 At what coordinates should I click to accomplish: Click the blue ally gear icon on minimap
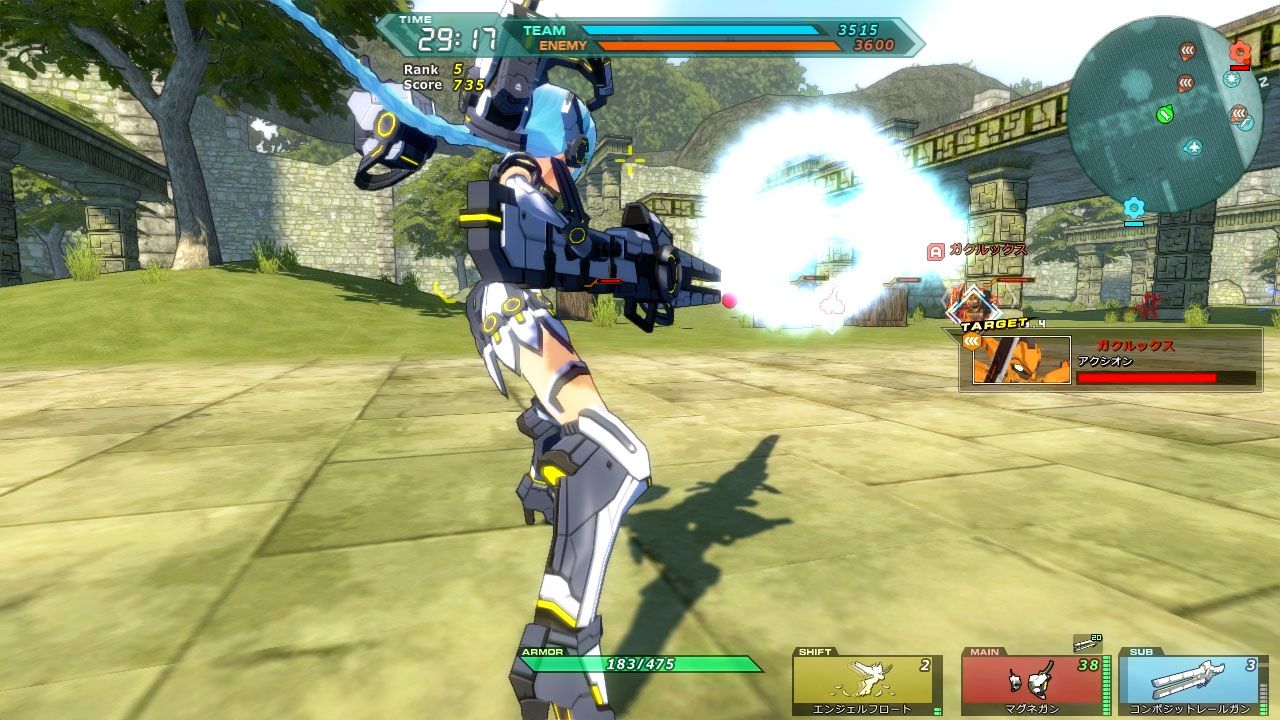pyautogui.click(x=1134, y=206)
